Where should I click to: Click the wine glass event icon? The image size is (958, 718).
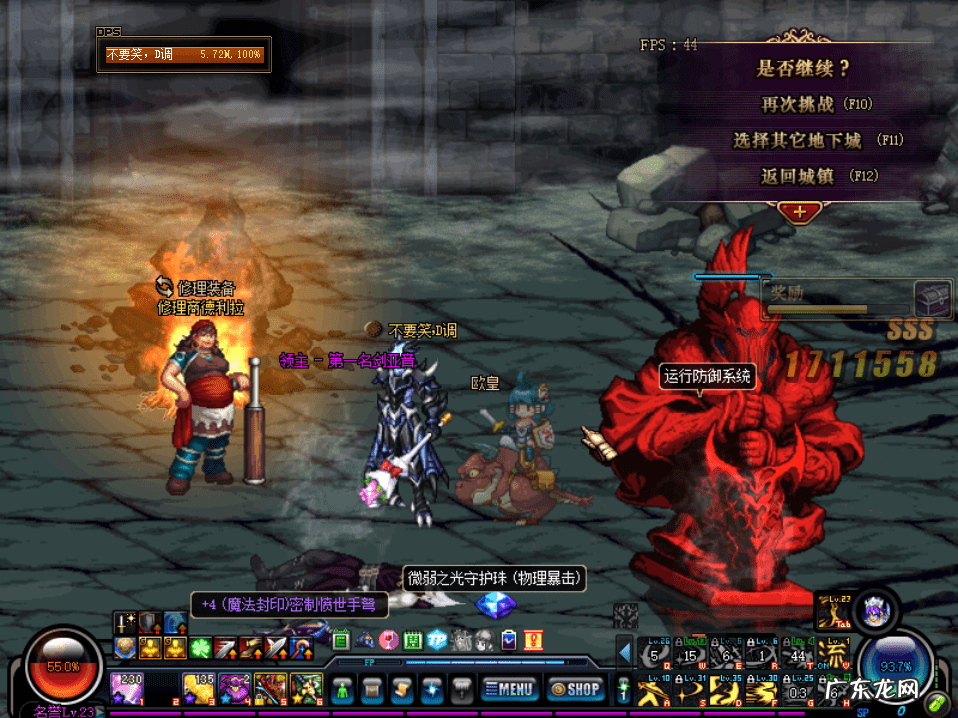[388, 640]
